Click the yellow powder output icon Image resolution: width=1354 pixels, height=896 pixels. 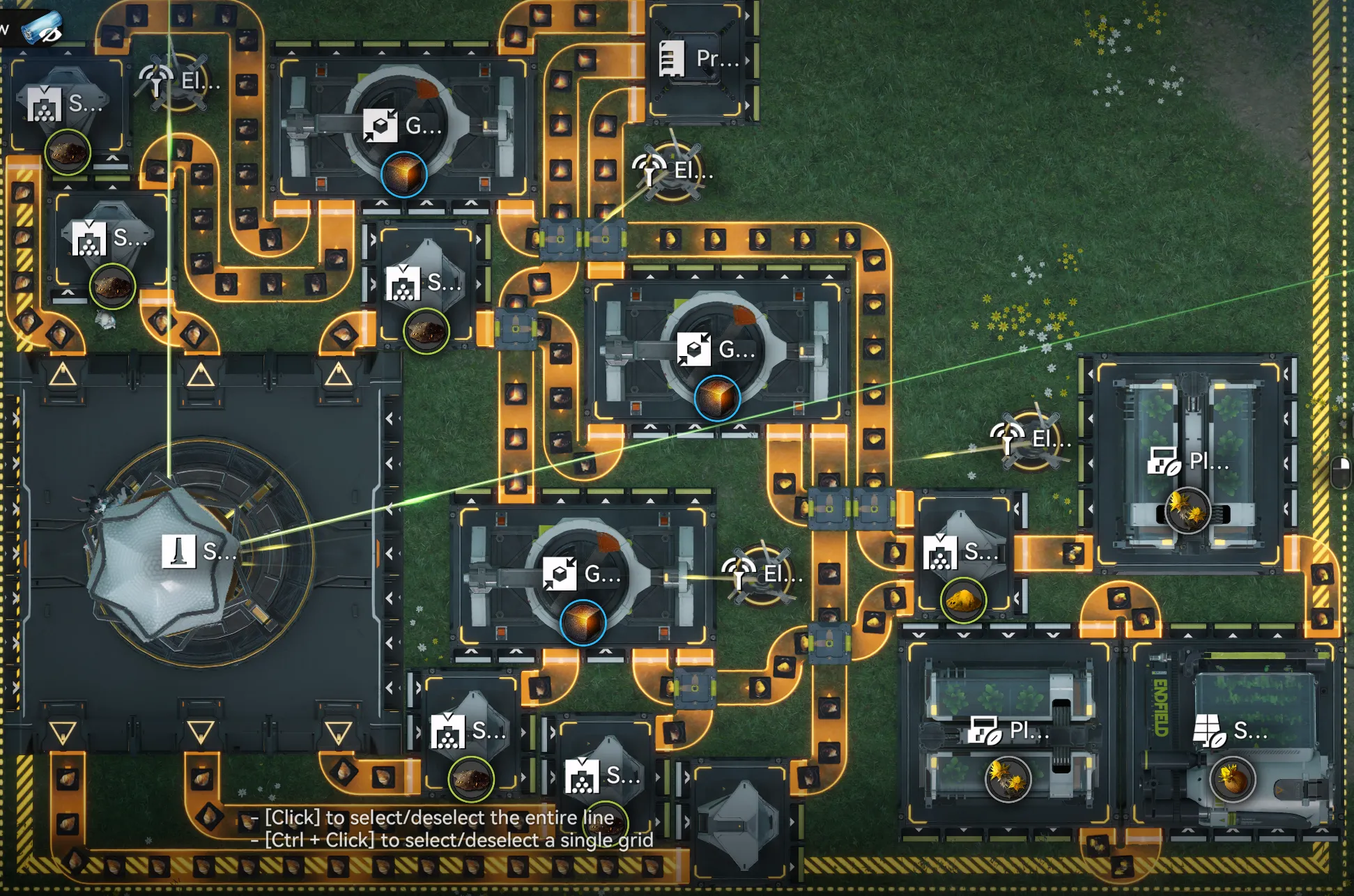pyautogui.click(x=963, y=600)
